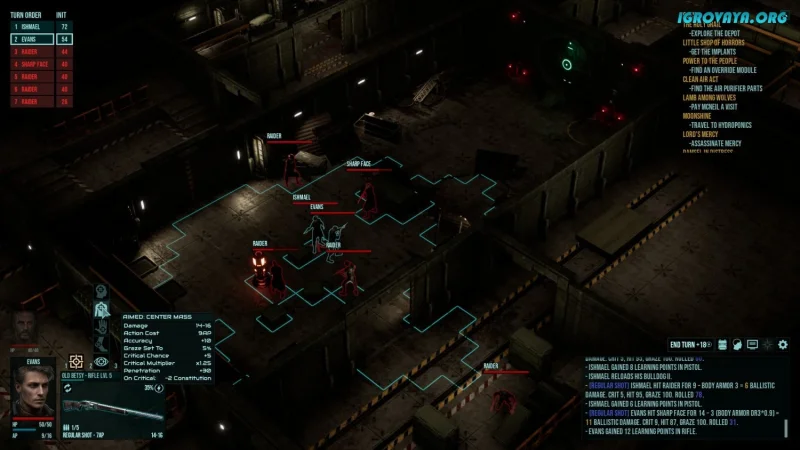Select the aimed leg shot icon
This screenshot has height=450, width=800.
[x=101, y=345]
